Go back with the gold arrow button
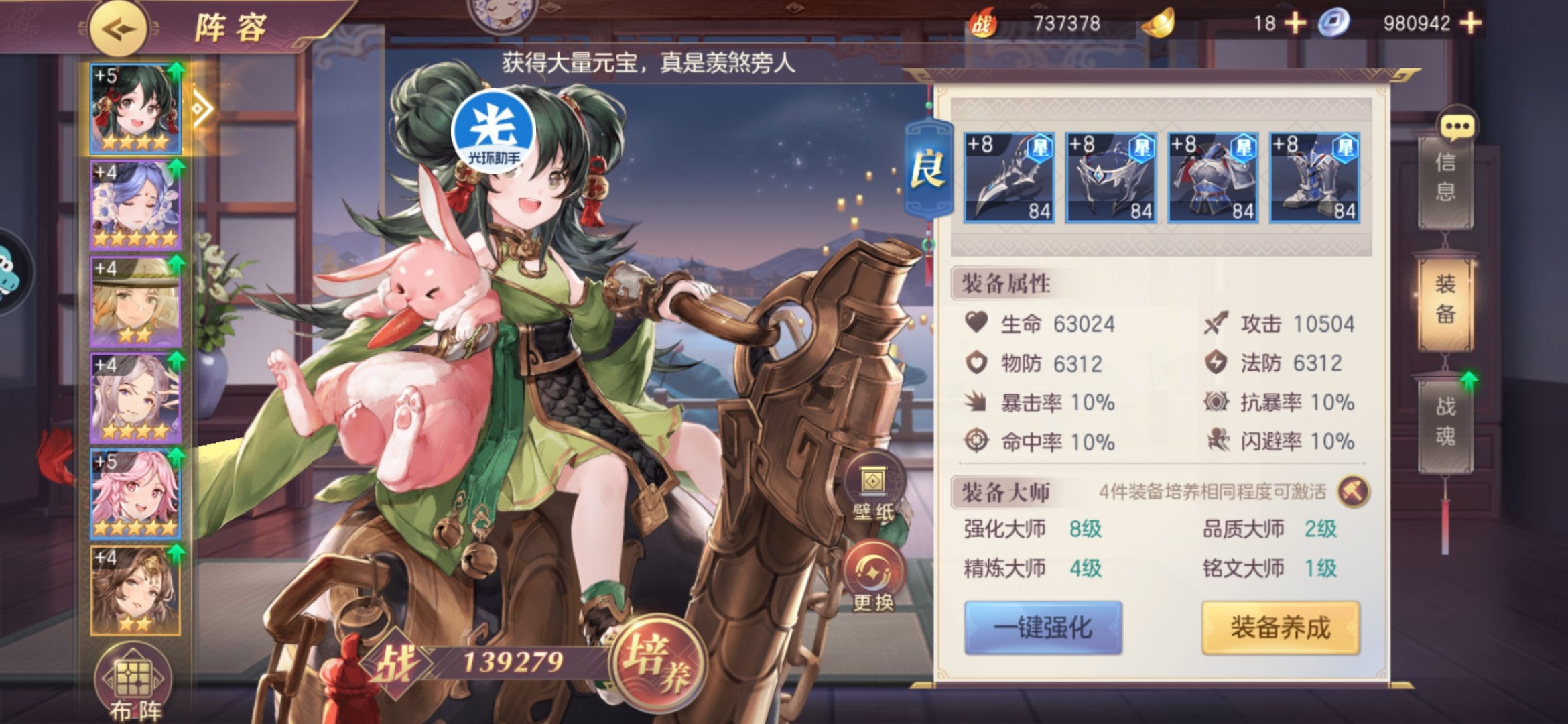This screenshot has height=724, width=1568. point(119,29)
